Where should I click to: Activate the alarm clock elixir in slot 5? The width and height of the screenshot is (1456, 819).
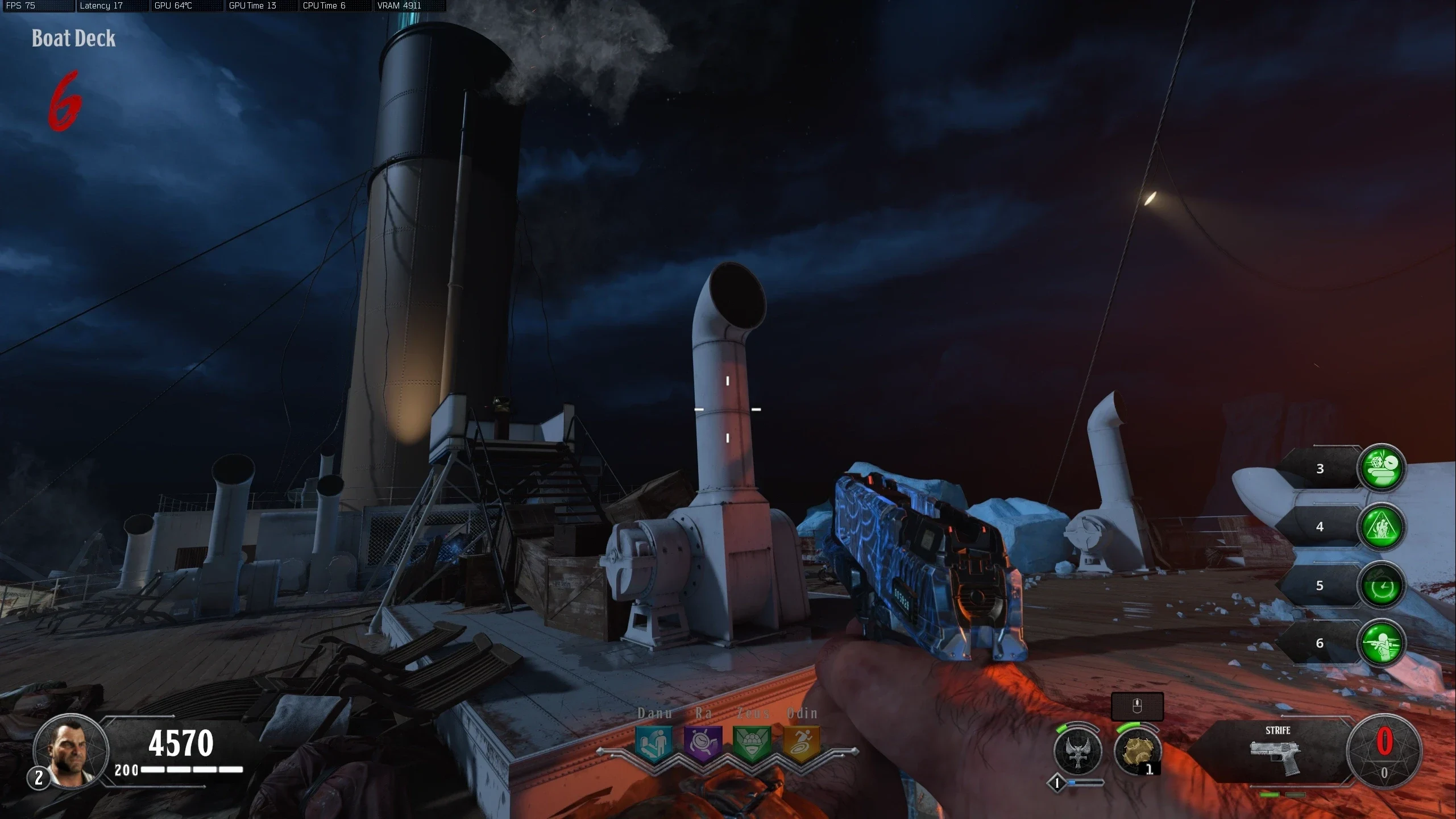pyautogui.click(x=1382, y=585)
